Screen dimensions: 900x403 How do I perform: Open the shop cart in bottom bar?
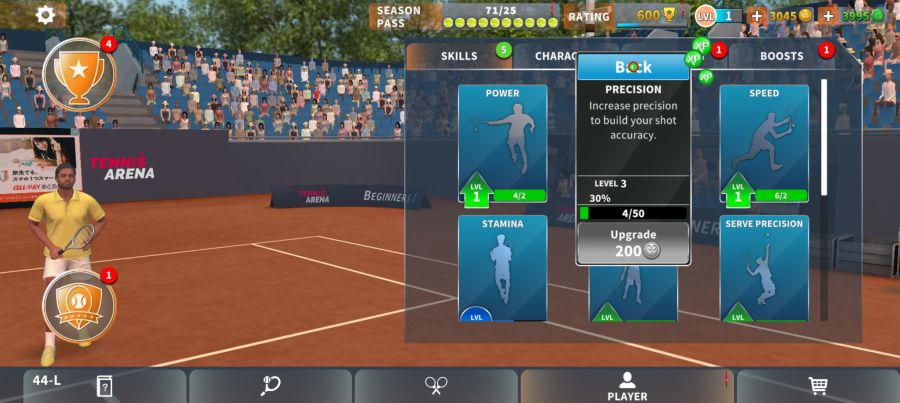coord(817,386)
